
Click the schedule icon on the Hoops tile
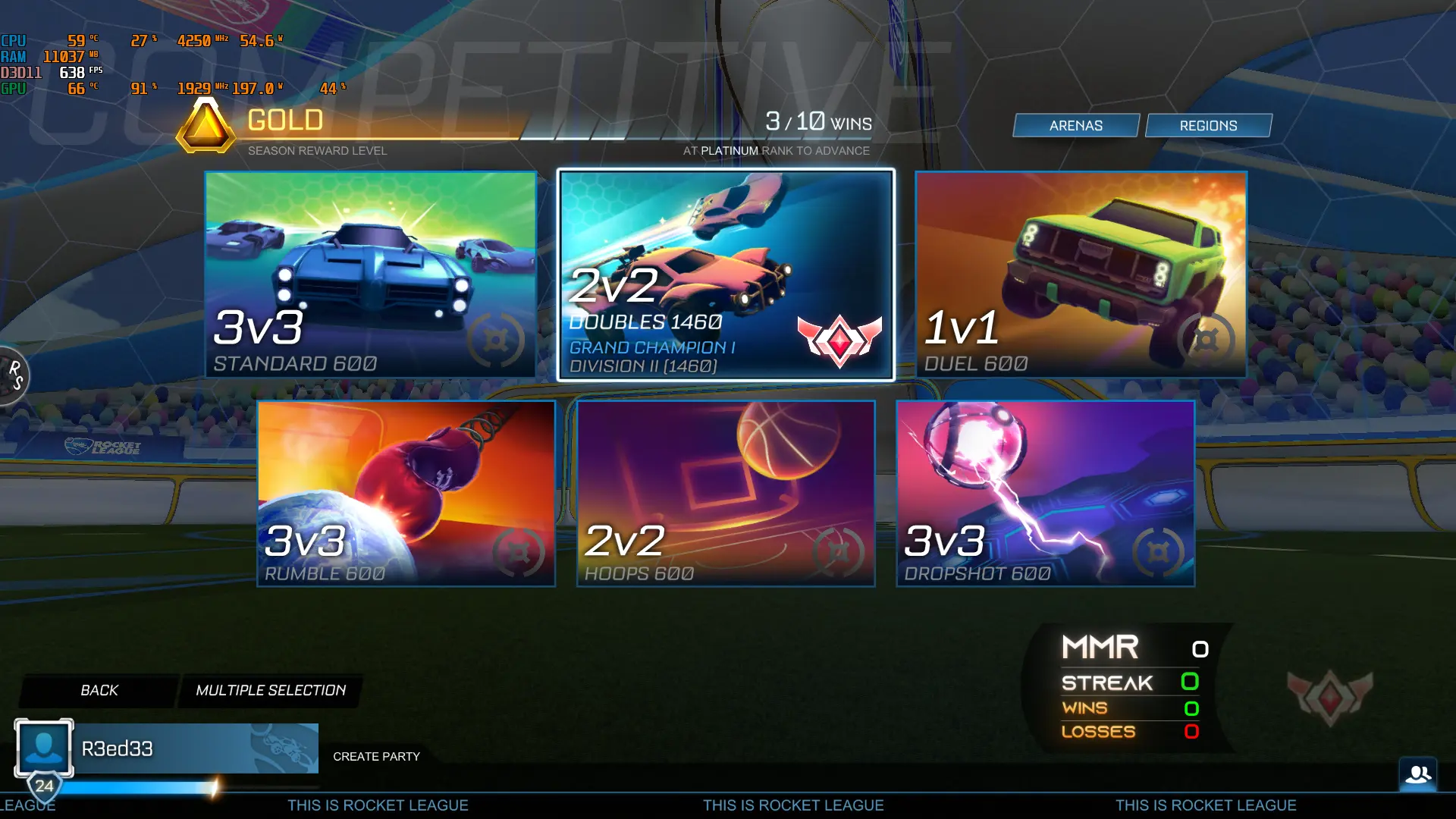point(839,551)
